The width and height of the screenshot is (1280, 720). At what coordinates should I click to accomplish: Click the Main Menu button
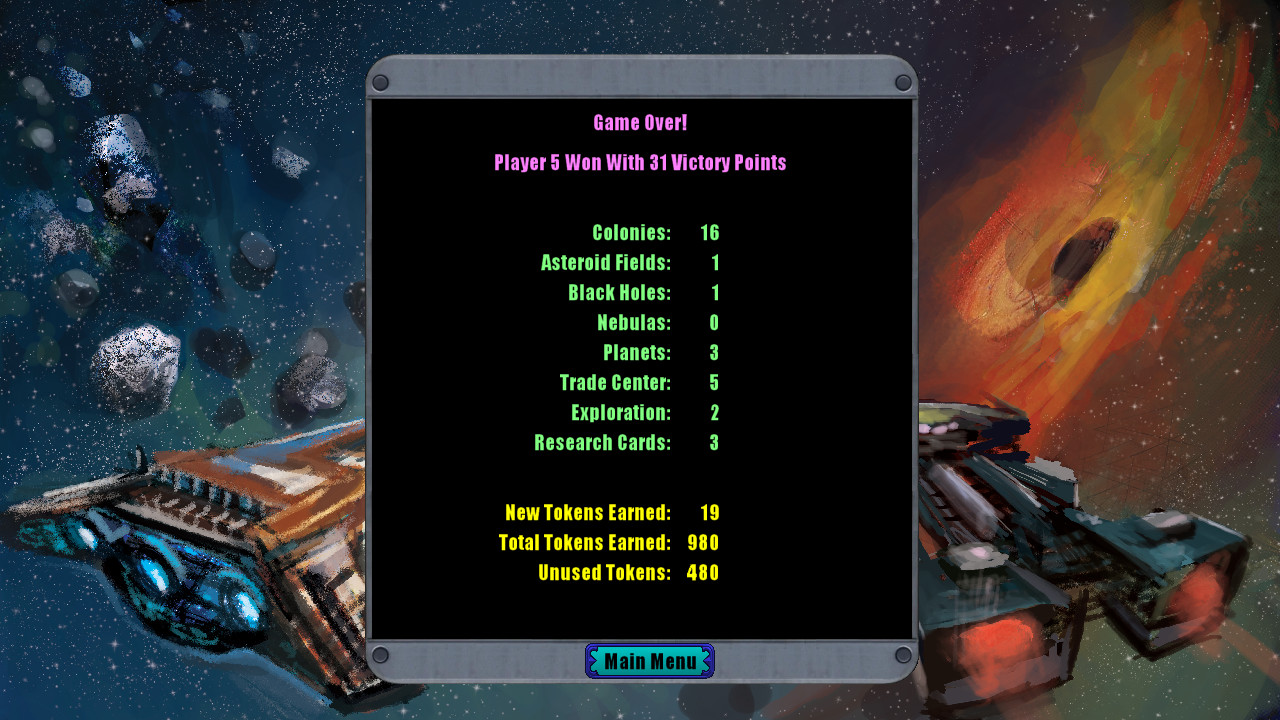coord(649,660)
